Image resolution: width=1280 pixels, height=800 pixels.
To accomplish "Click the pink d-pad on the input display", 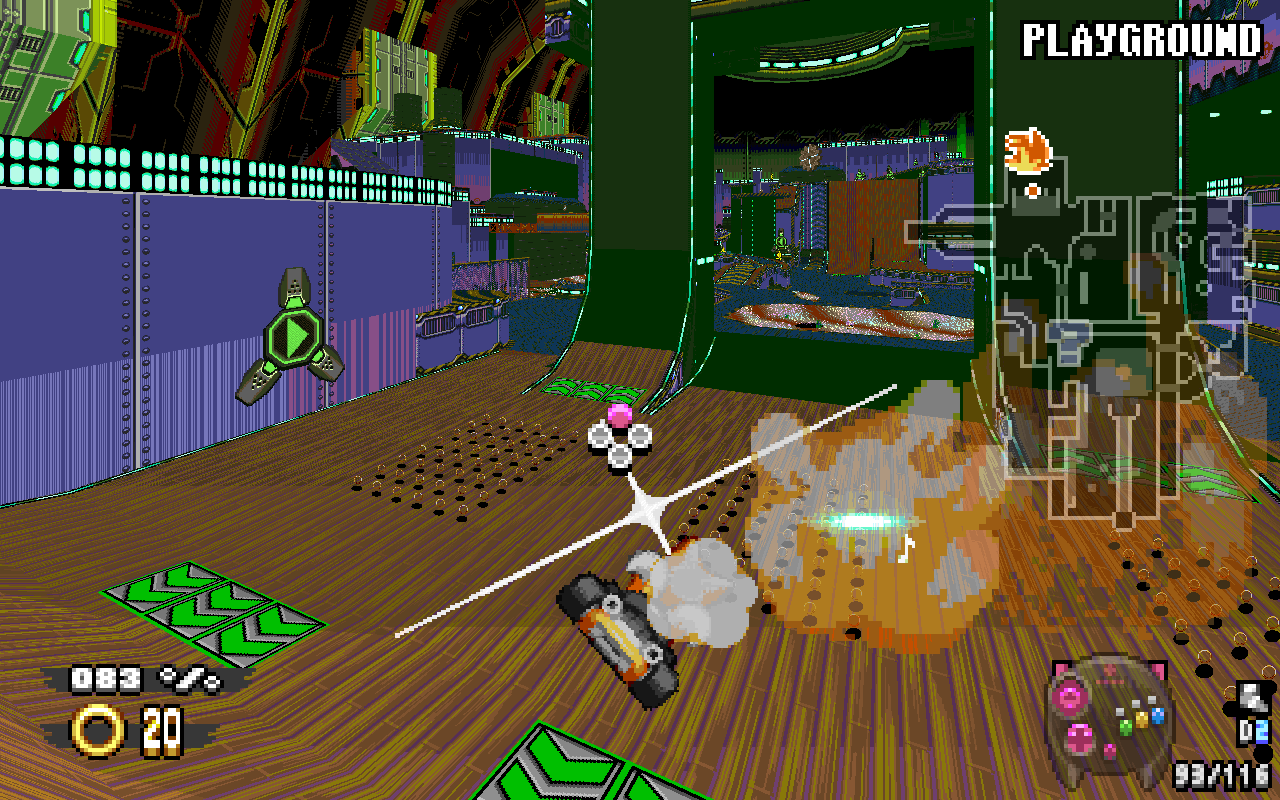I will coord(1081,738).
